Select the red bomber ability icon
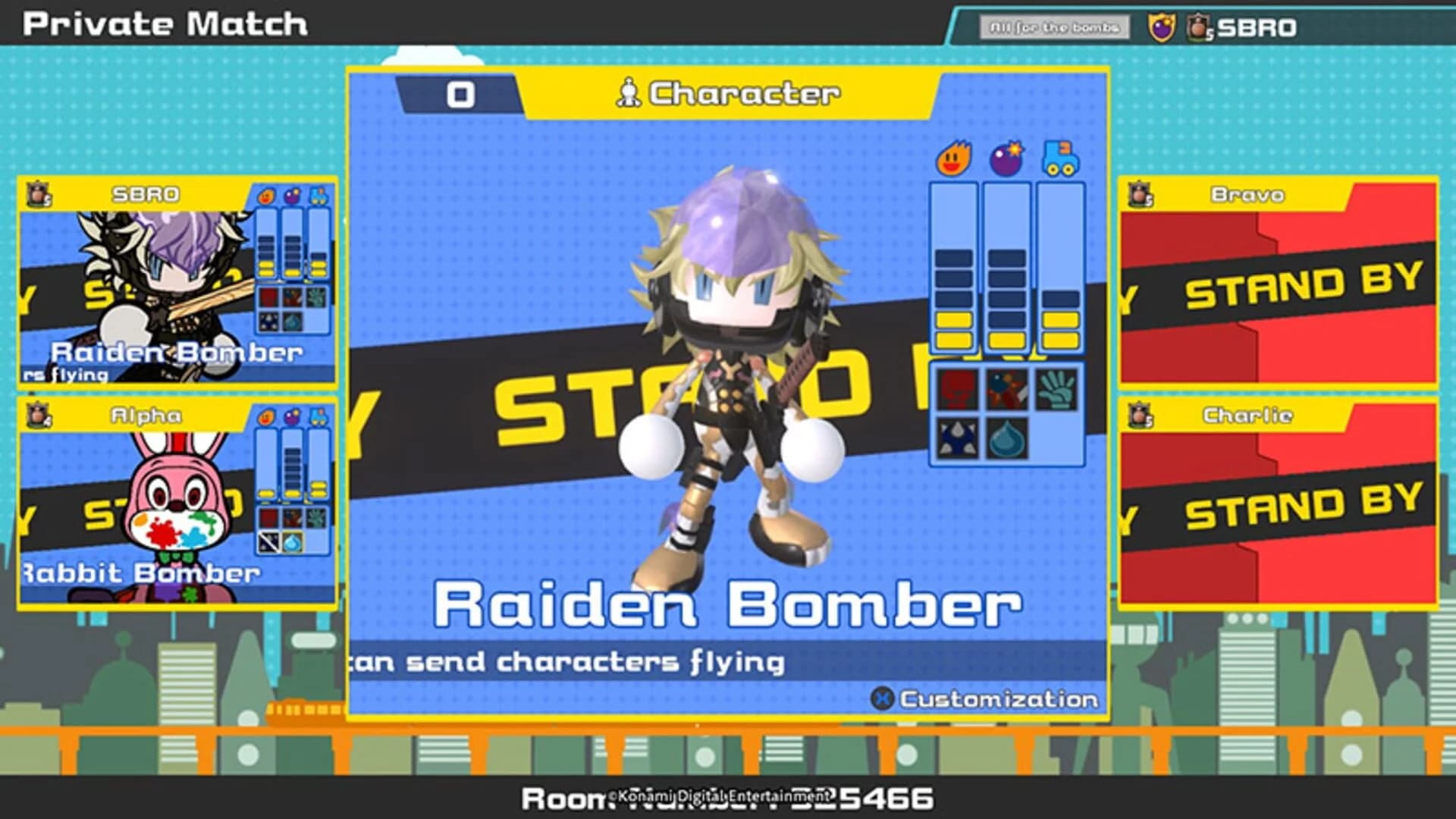The image size is (1456, 819). [956, 389]
